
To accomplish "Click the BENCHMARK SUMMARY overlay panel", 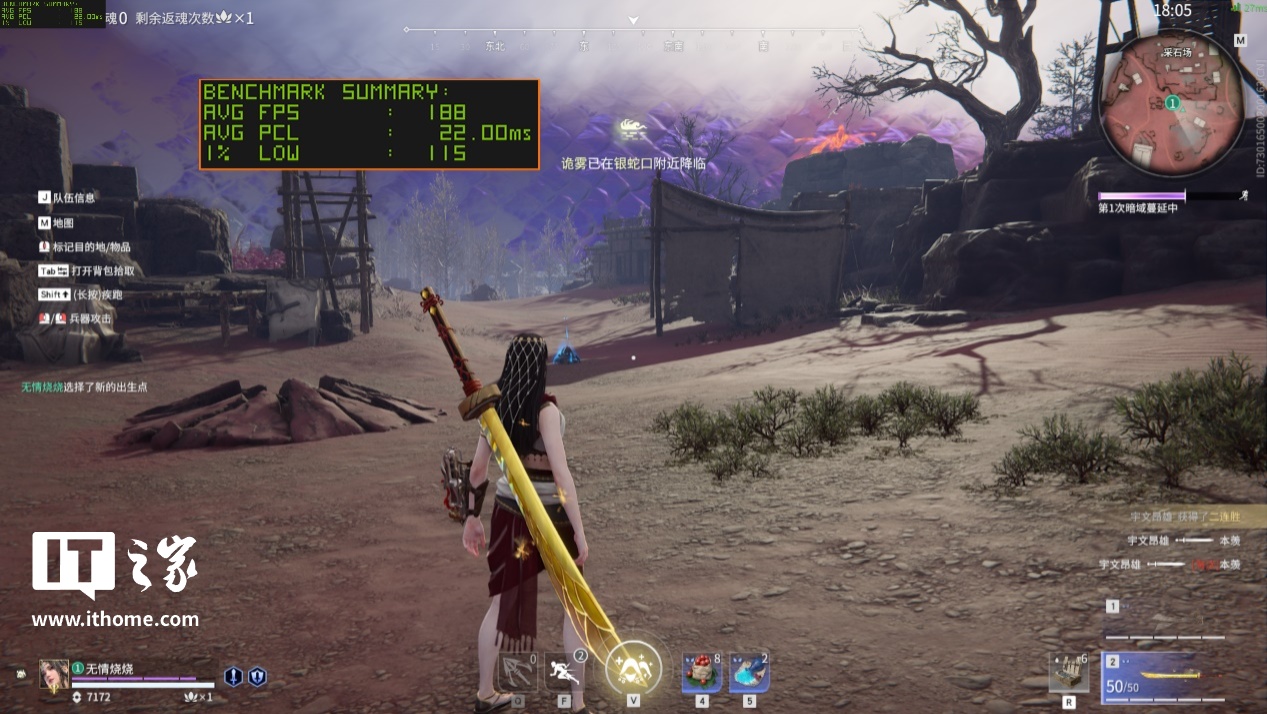I will pos(368,124).
